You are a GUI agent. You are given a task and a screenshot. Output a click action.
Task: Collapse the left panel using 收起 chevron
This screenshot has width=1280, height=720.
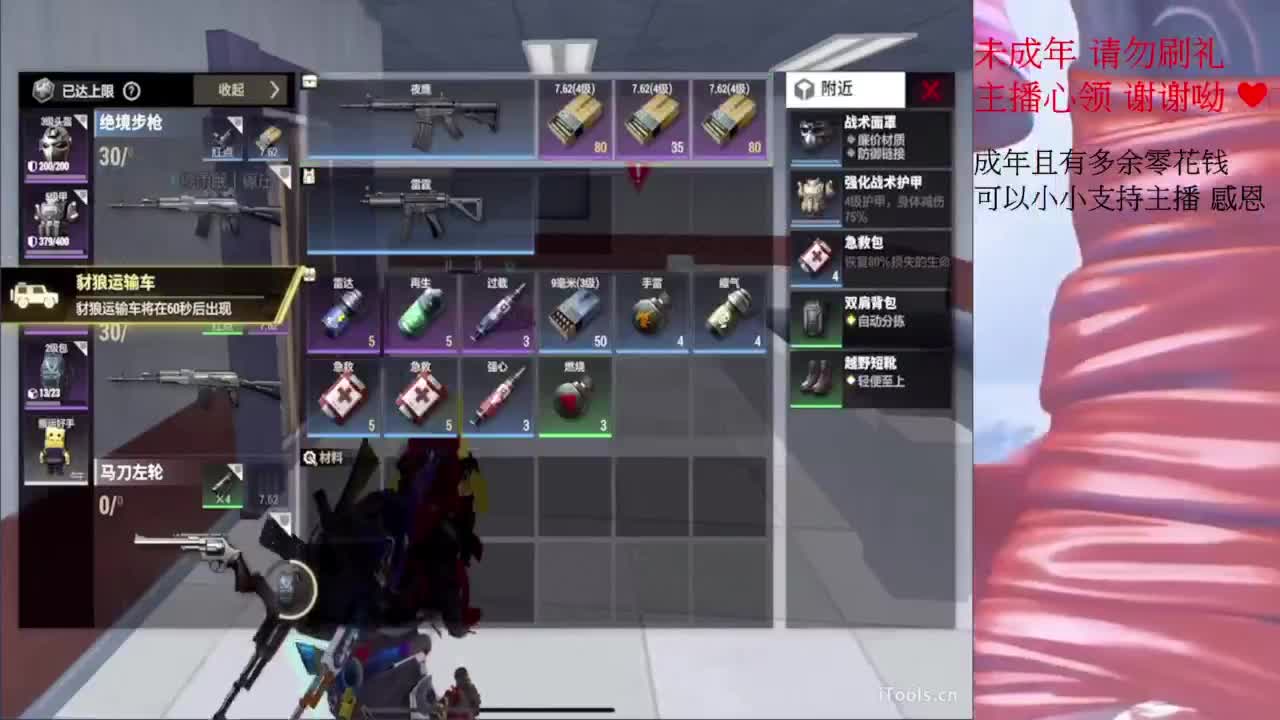point(244,90)
